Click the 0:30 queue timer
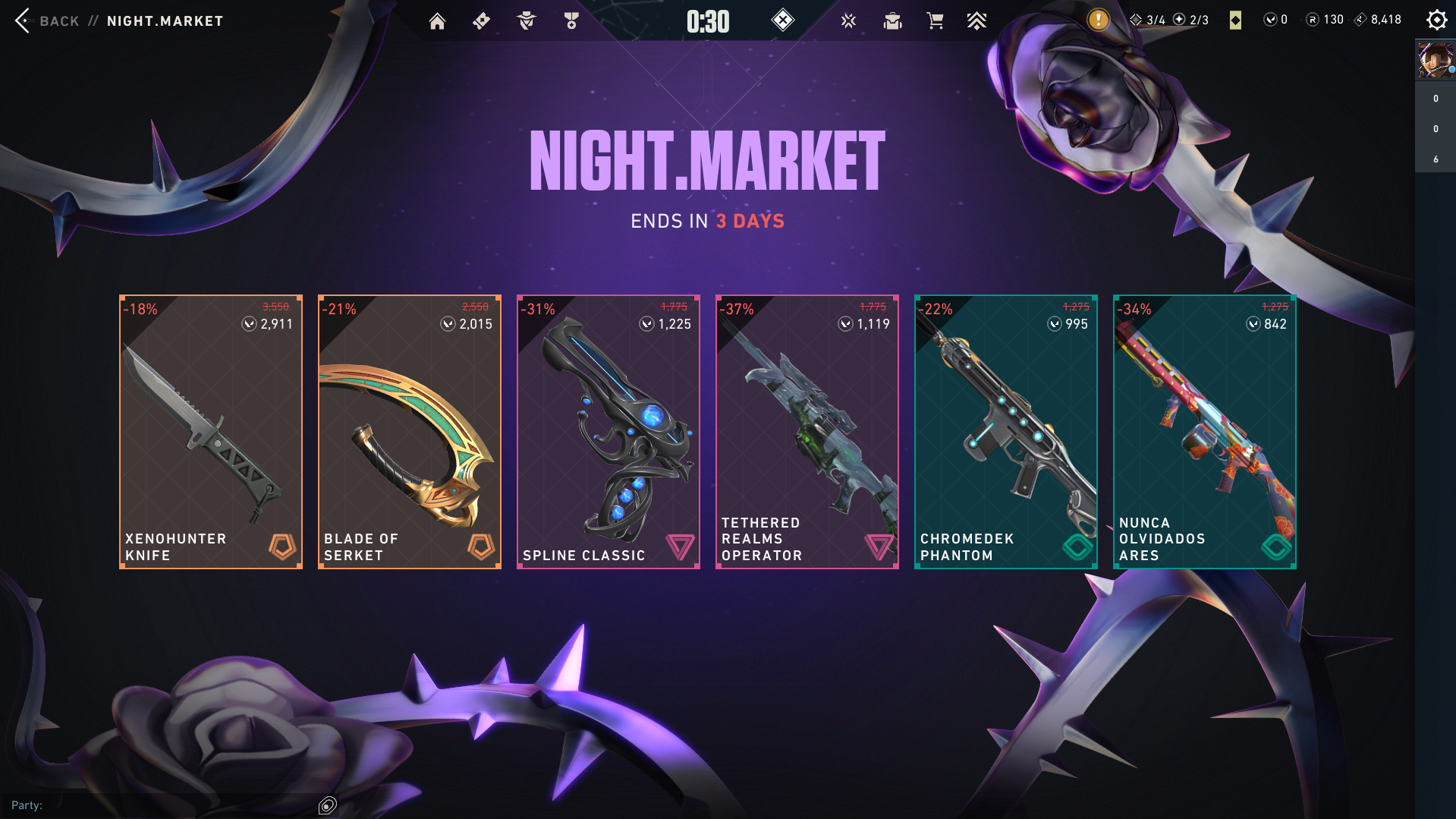1456x819 pixels. coord(706,20)
